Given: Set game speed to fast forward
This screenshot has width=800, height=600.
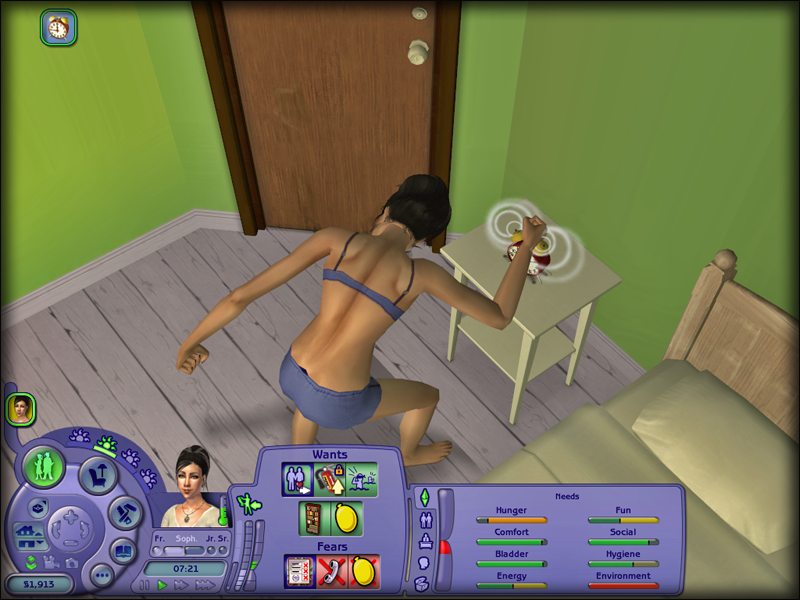Looking at the screenshot, I should [182, 585].
